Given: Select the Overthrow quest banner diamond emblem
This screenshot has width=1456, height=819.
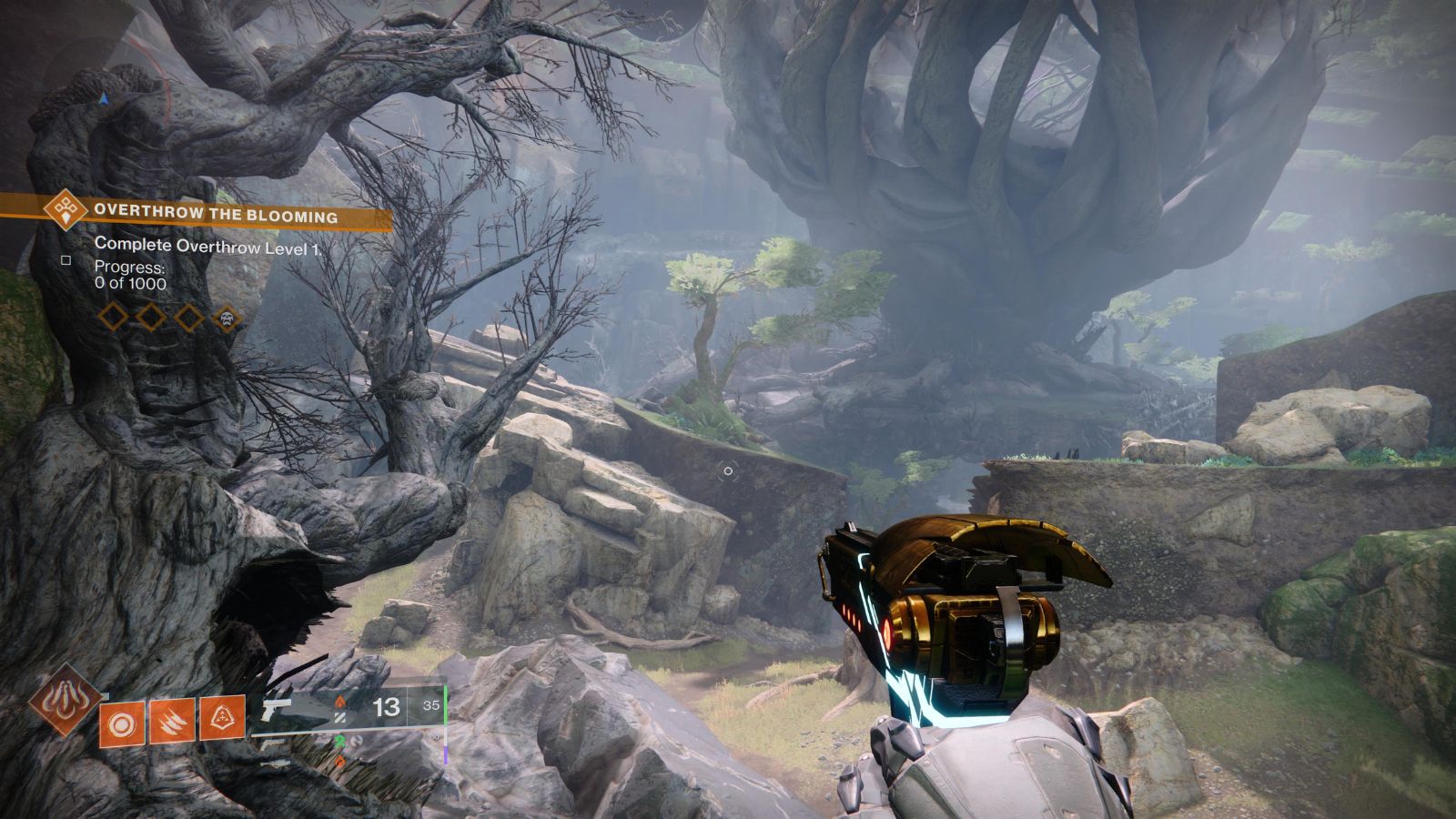Looking at the screenshot, I should [64, 213].
